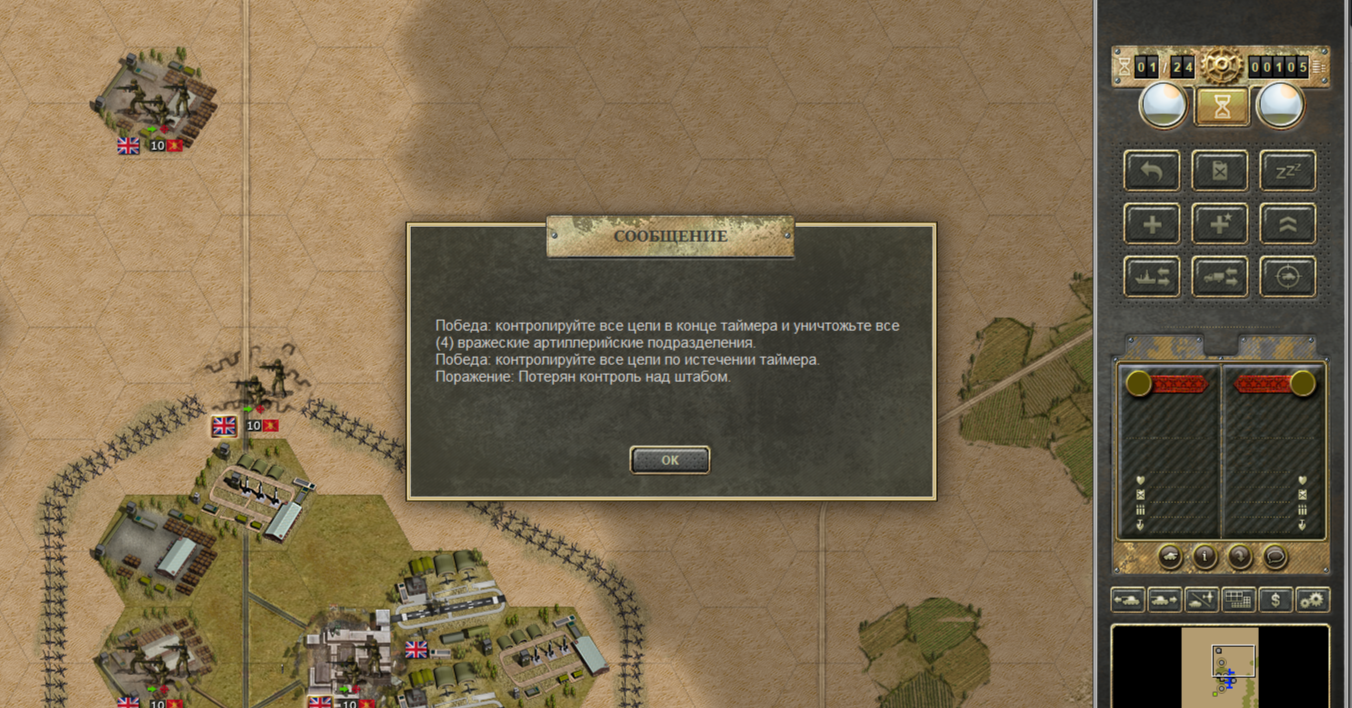Open the unit grid list button
Viewport: 1352px width, 708px height.
click(x=1238, y=600)
